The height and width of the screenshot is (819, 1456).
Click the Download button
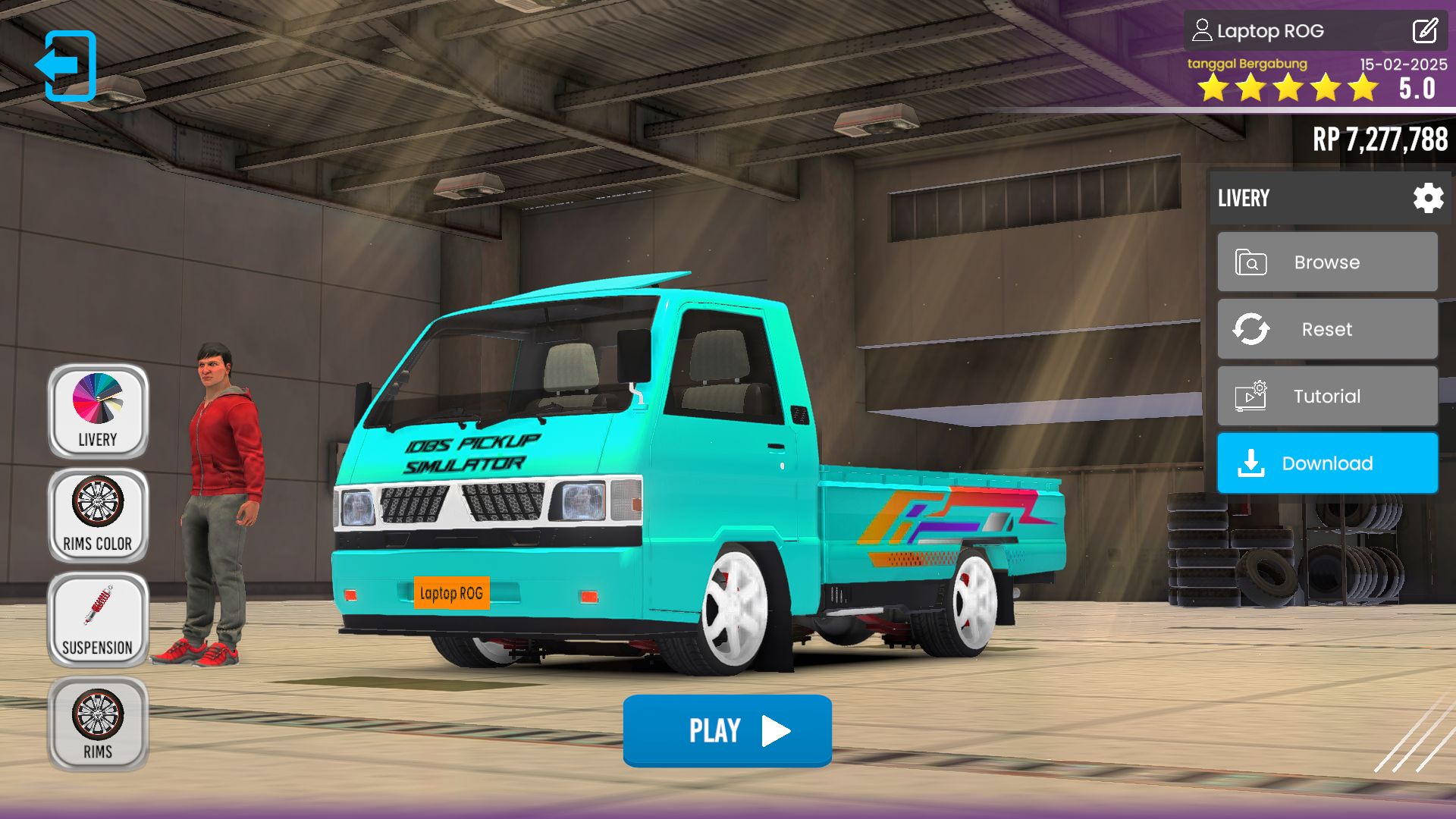(1327, 463)
